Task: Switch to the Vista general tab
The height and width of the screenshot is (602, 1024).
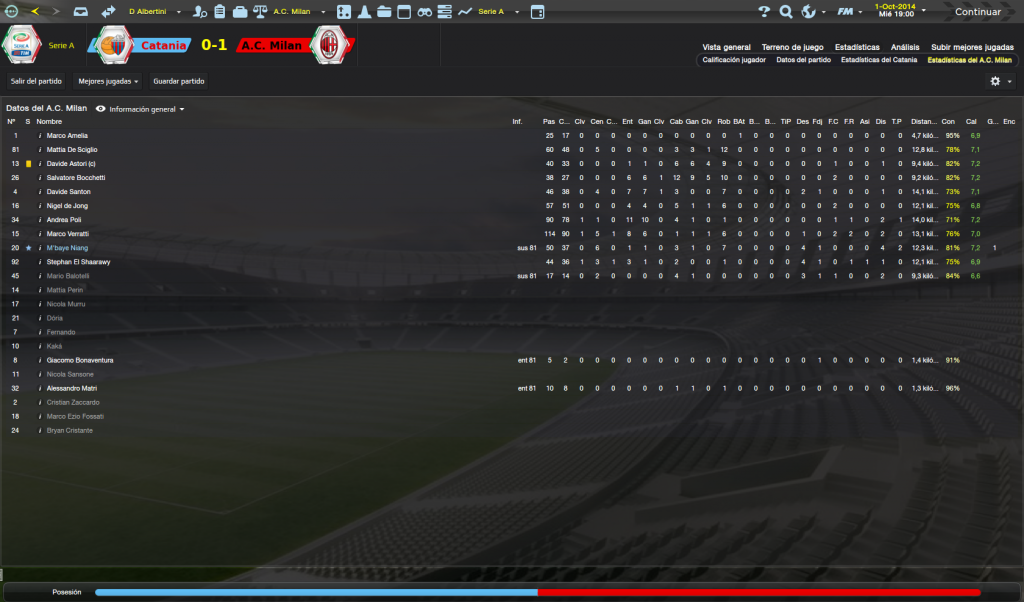Action: pos(726,47)
